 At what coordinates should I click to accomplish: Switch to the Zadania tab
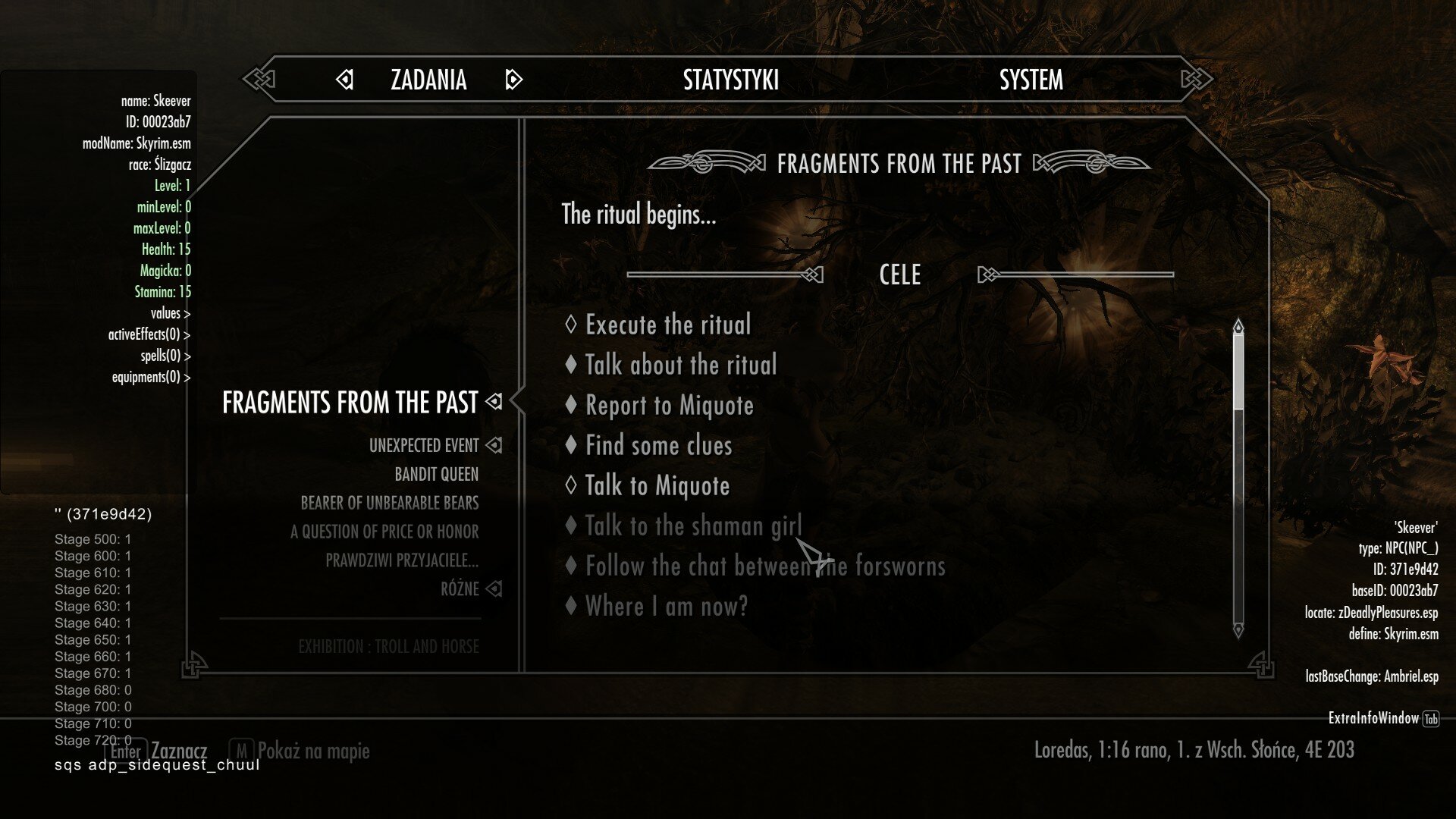click(428, 80)
